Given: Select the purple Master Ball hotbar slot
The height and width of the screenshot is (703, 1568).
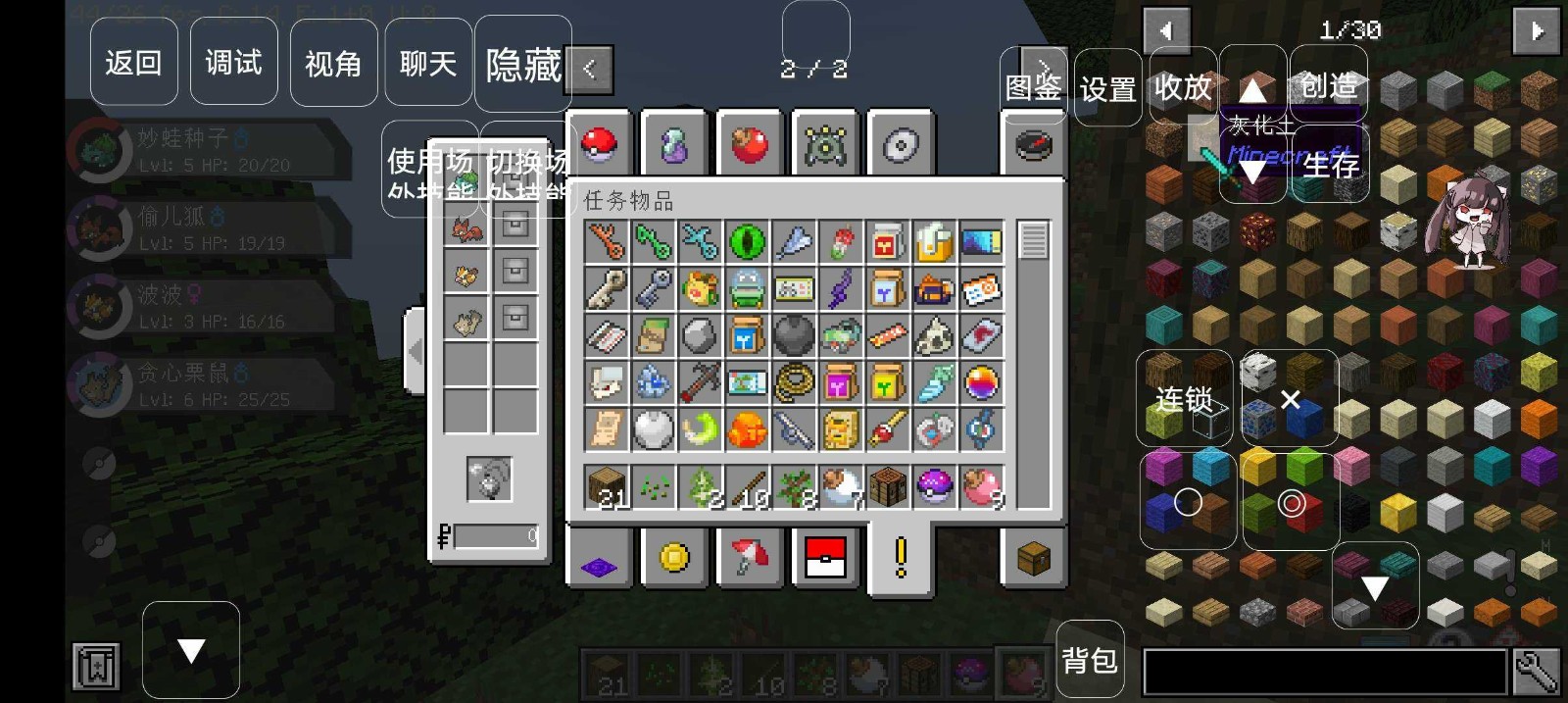Looking at the screenshot, I should (935, 486).
